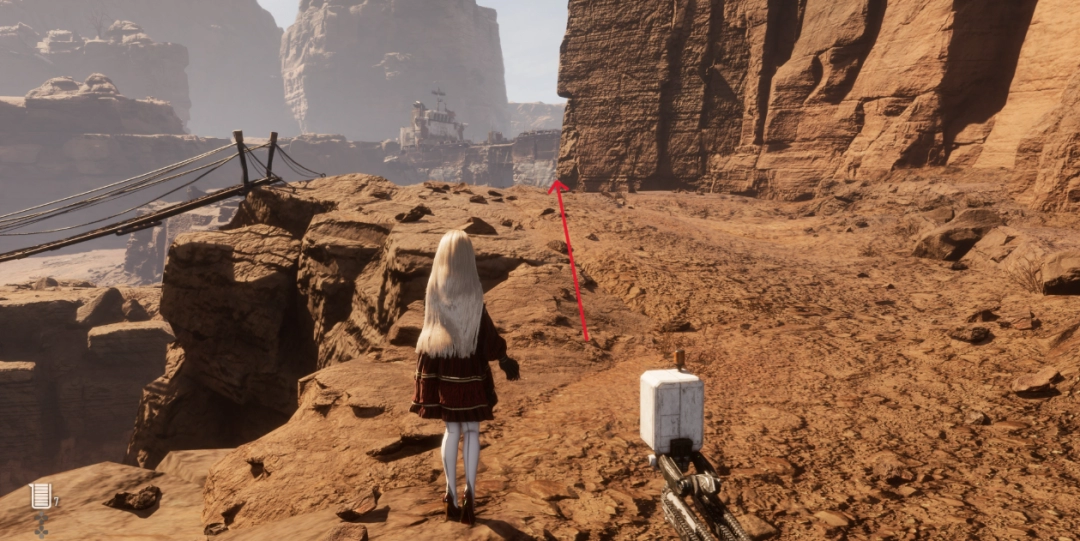The height and width of the screenshot is (541, 1080).
Task: Select the water beaker item icon
Action: coord(40,495)
